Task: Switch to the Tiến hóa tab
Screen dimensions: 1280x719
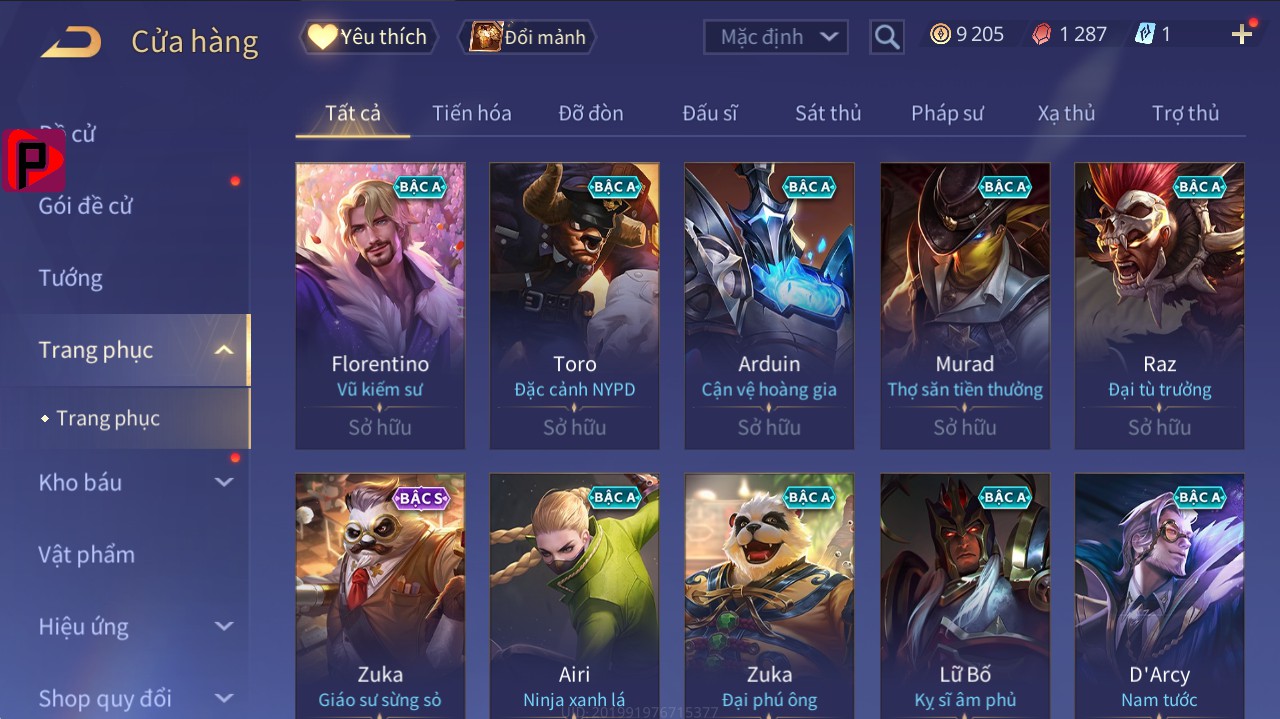Action: click(471, 113)
